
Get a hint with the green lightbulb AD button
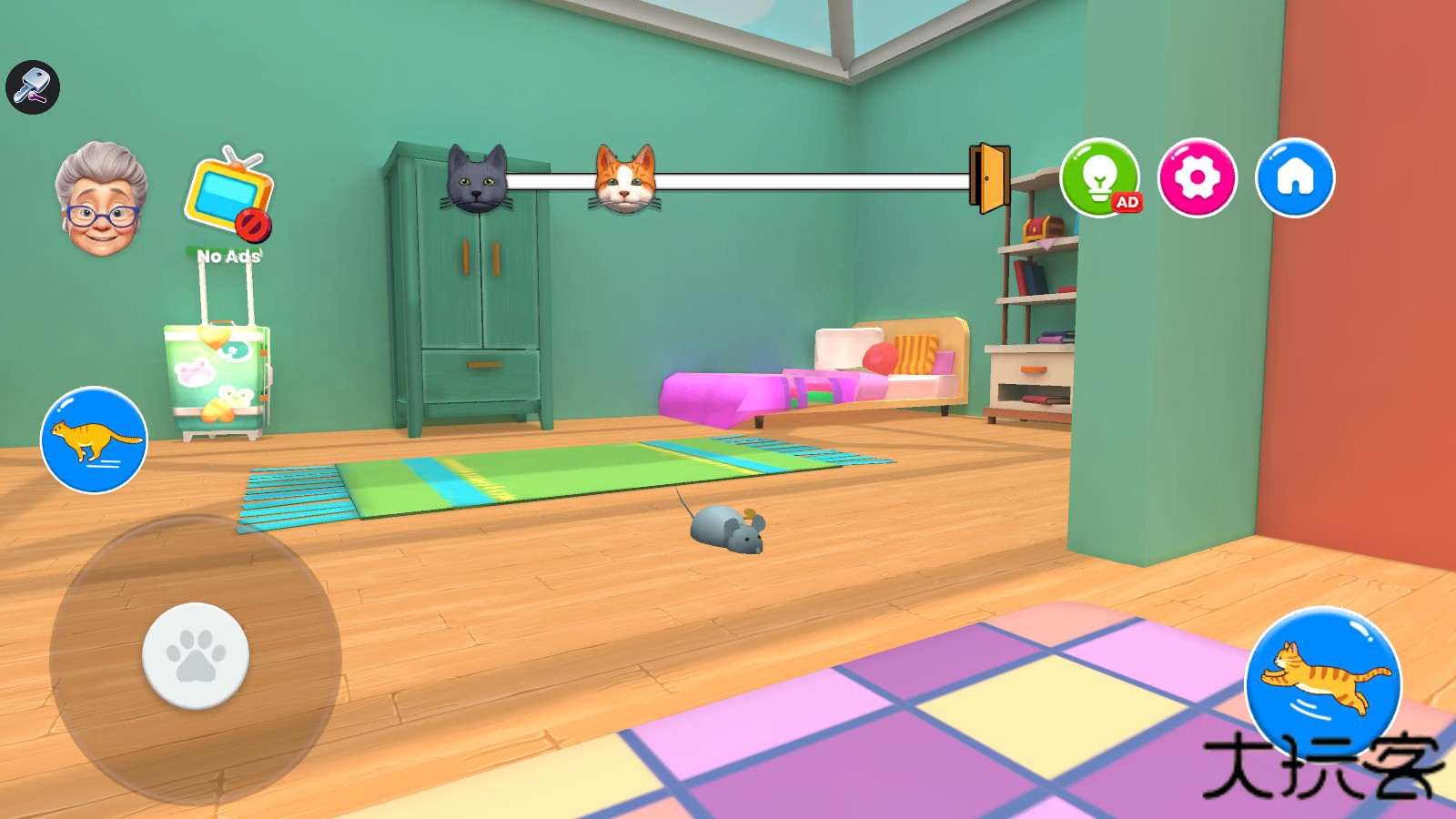pos(1099,177)
